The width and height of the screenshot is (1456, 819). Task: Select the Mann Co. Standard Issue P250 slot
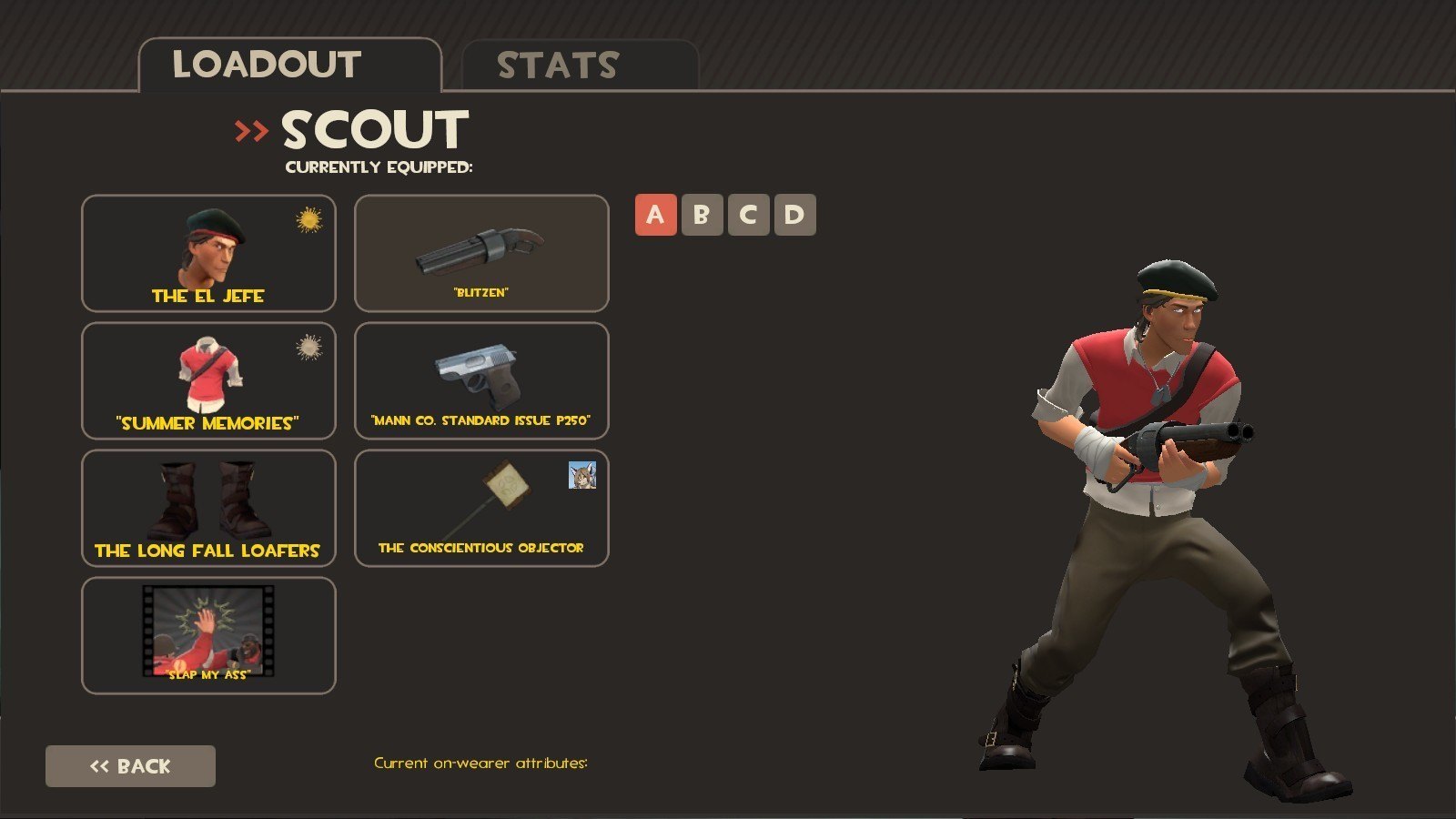481,380
